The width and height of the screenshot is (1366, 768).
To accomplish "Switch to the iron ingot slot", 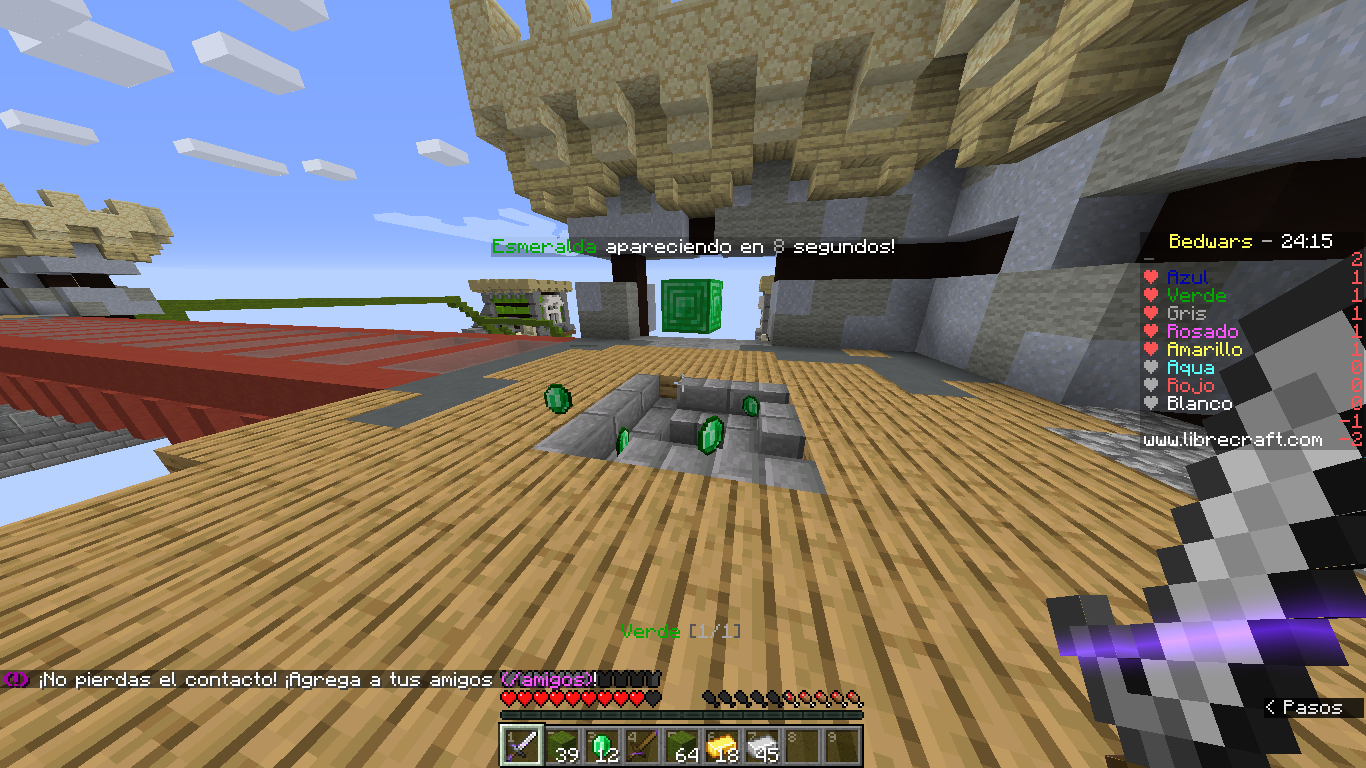I will click(x=762, y=746).
